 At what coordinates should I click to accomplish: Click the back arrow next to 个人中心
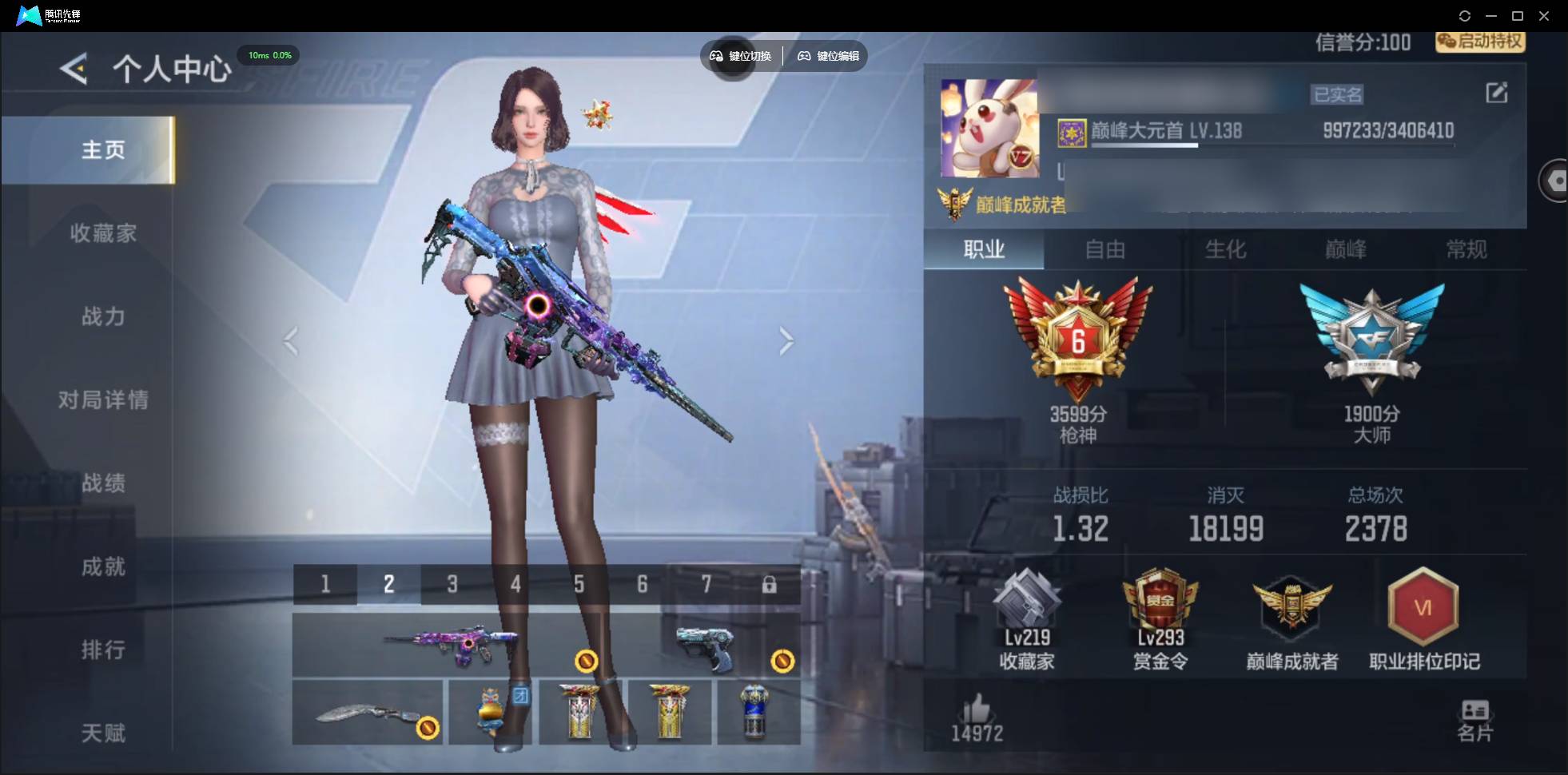73,69
